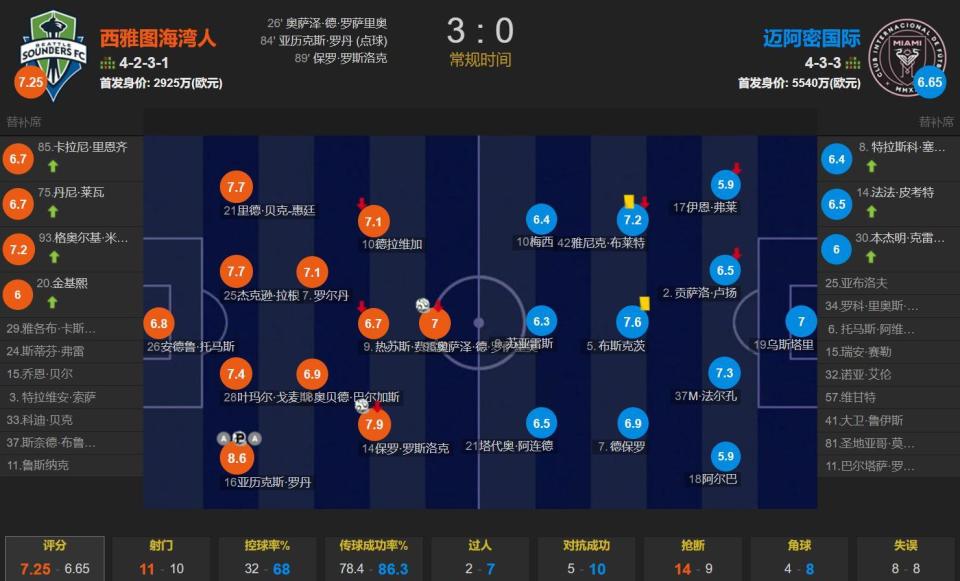Viewport: 960px width, 581px height.
Task: Open the 传球成功率% pass accuracy tab
Action: pos(373,558)
